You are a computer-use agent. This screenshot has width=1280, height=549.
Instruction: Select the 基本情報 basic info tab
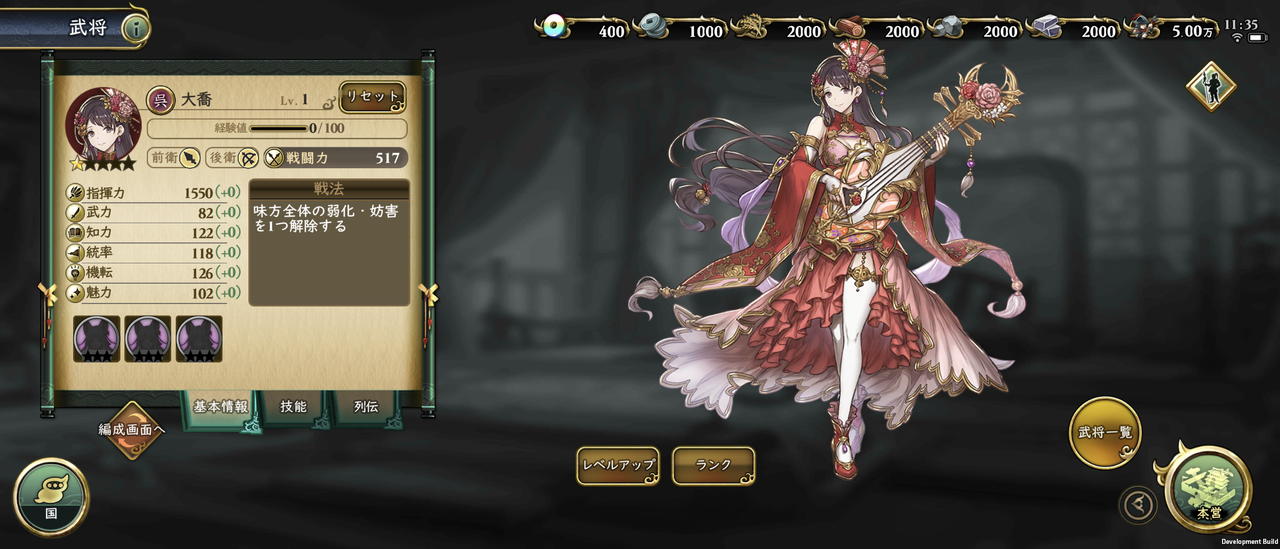coord(220,407)
